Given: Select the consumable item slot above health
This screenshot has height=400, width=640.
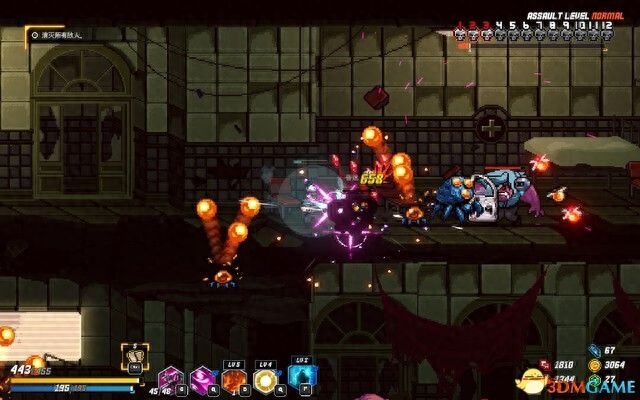Looking at the screenshot, I should pyautogui.click(x=134, y=355).
